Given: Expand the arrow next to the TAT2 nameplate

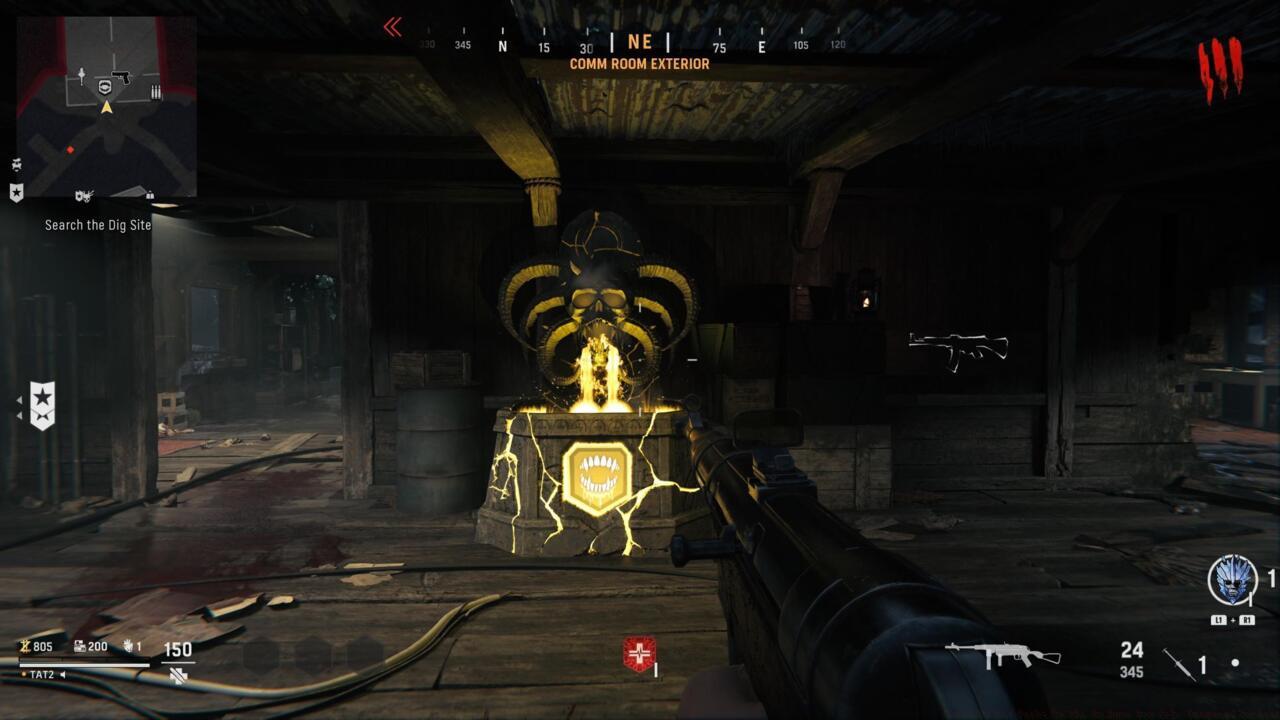Looking at the screenshot, I should [x=62, y=675].
